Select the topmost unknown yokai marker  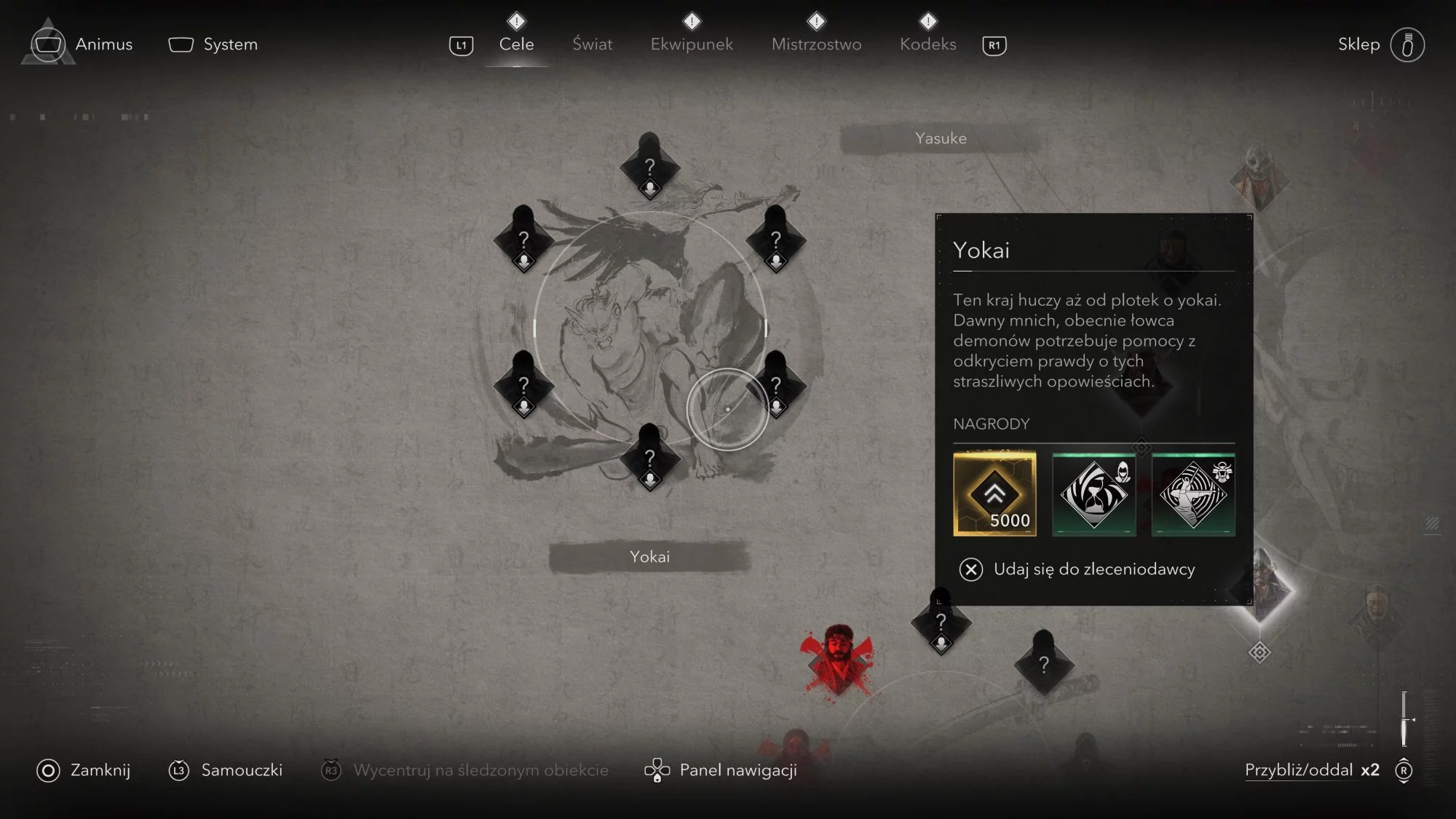tap(649, 167)
